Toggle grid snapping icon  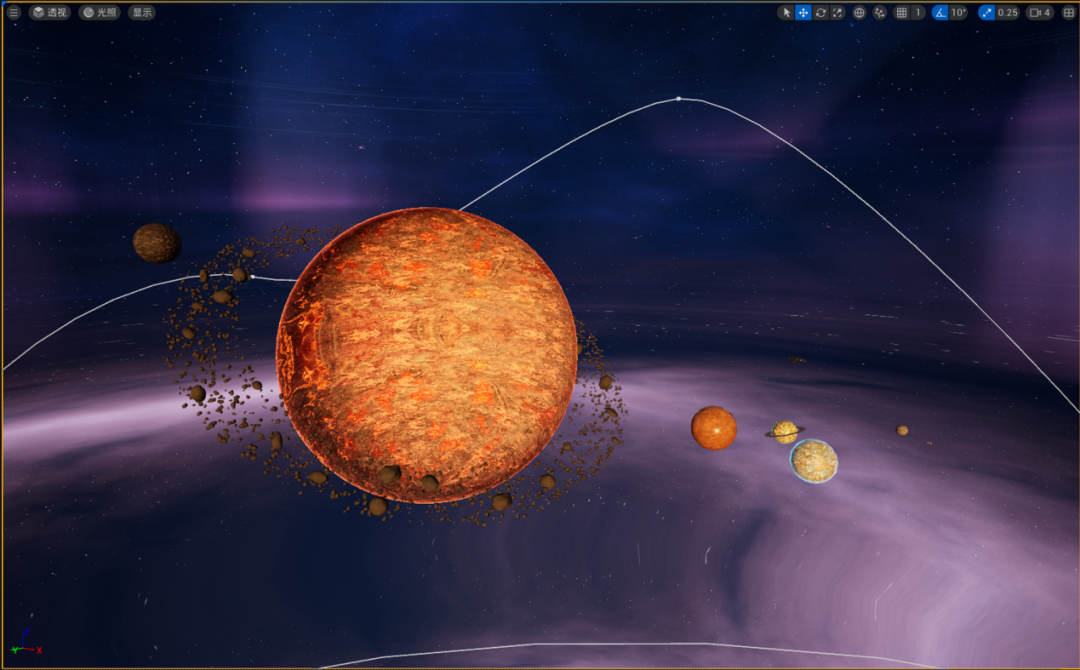coord(901,13)
